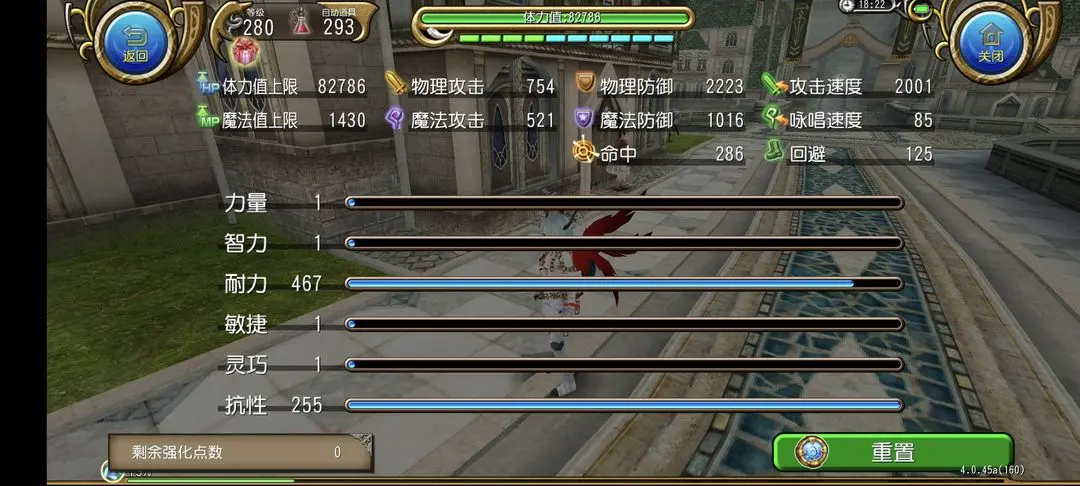Screen dimensions: 1080x486
Task: Open the red potion auto-item icon
Action: pos(302,24)
